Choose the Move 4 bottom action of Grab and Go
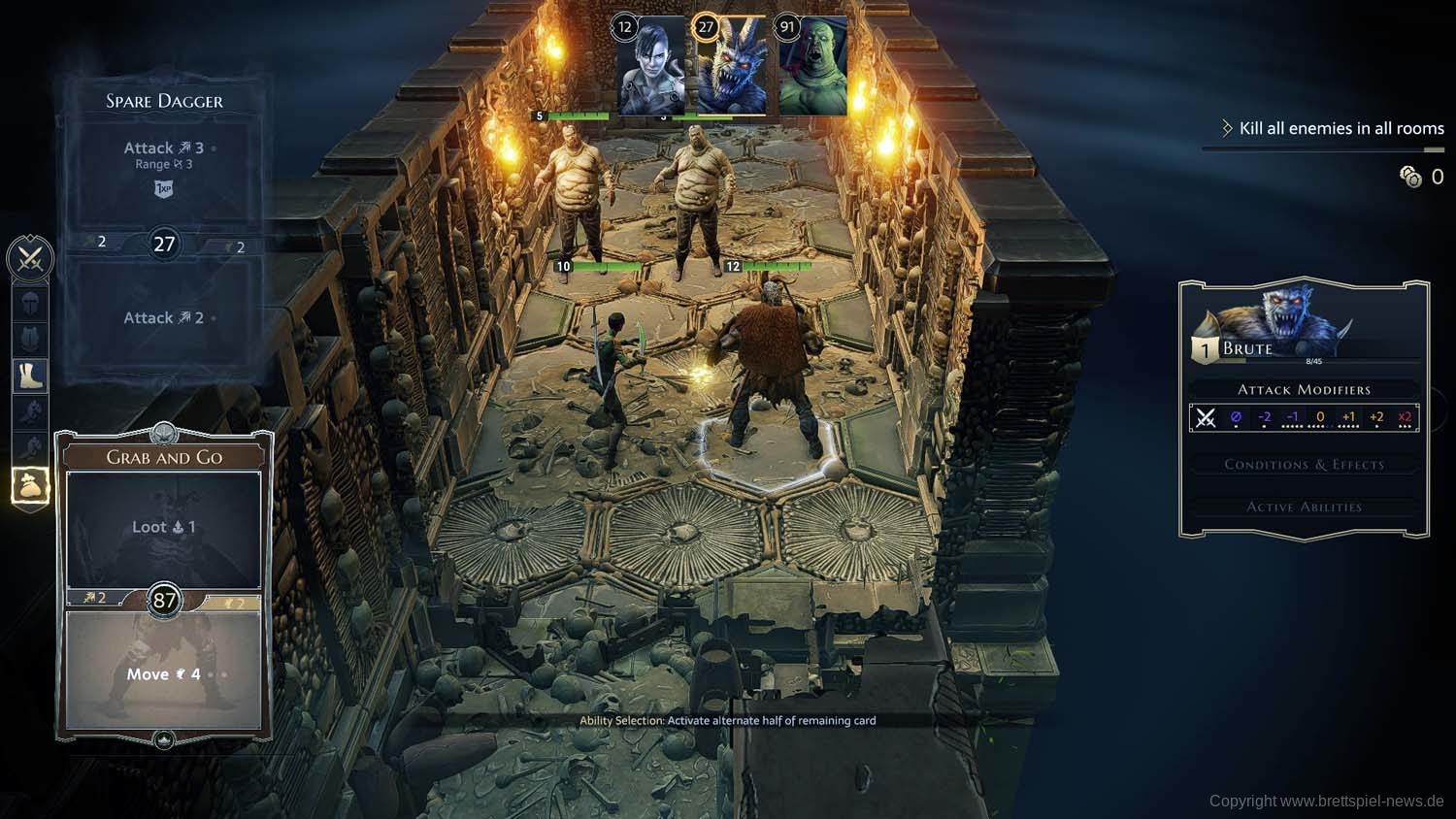 (163, 673)
